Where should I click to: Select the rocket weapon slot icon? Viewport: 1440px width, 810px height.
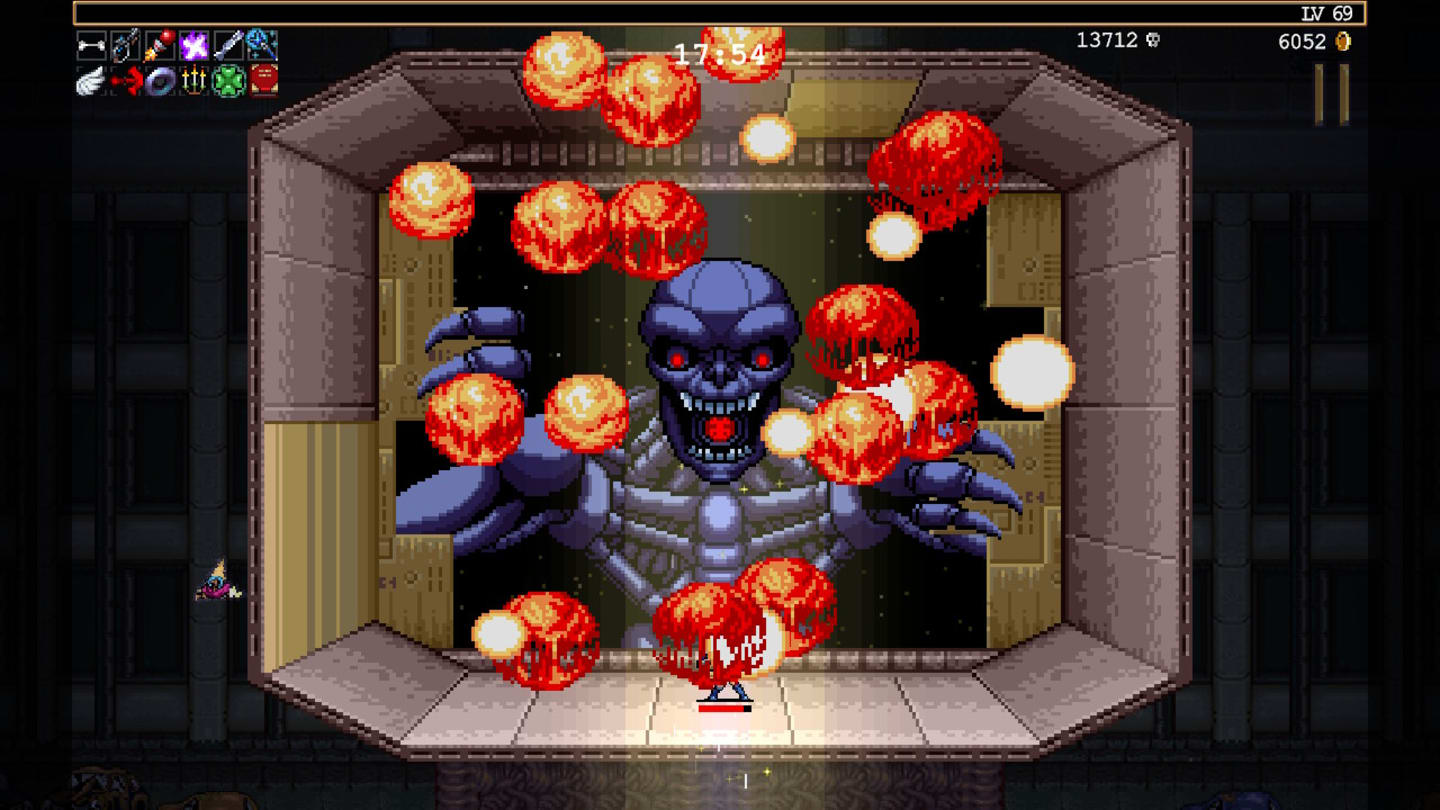coord(226,45)
